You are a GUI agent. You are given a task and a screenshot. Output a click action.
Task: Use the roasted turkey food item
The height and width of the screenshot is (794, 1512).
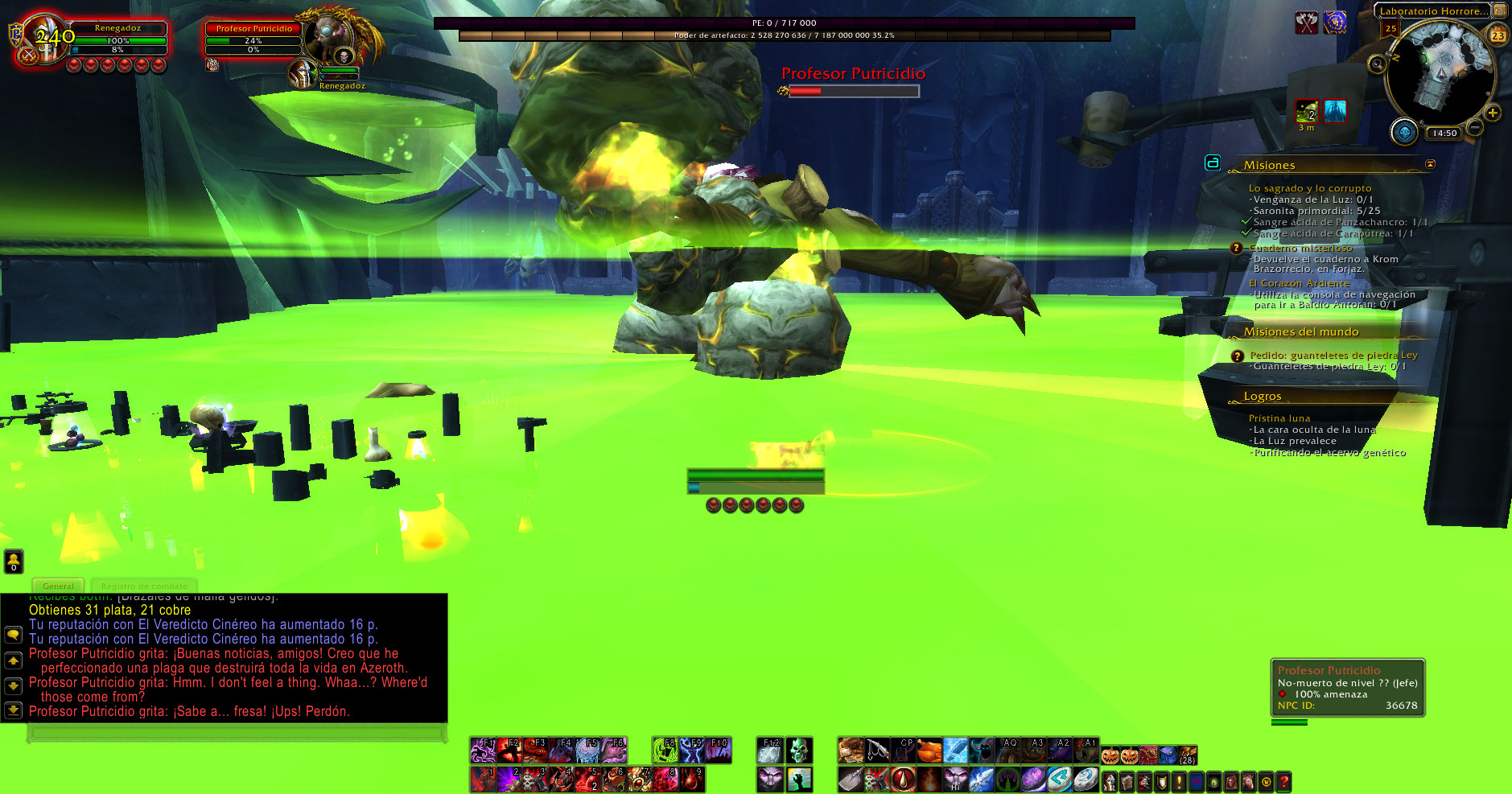coord(929,751)
